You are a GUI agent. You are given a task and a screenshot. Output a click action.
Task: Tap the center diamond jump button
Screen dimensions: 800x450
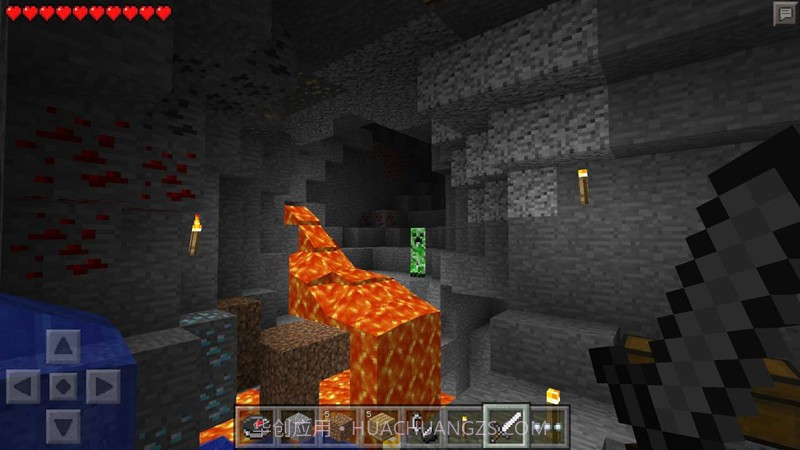click(x=63, y=386)
